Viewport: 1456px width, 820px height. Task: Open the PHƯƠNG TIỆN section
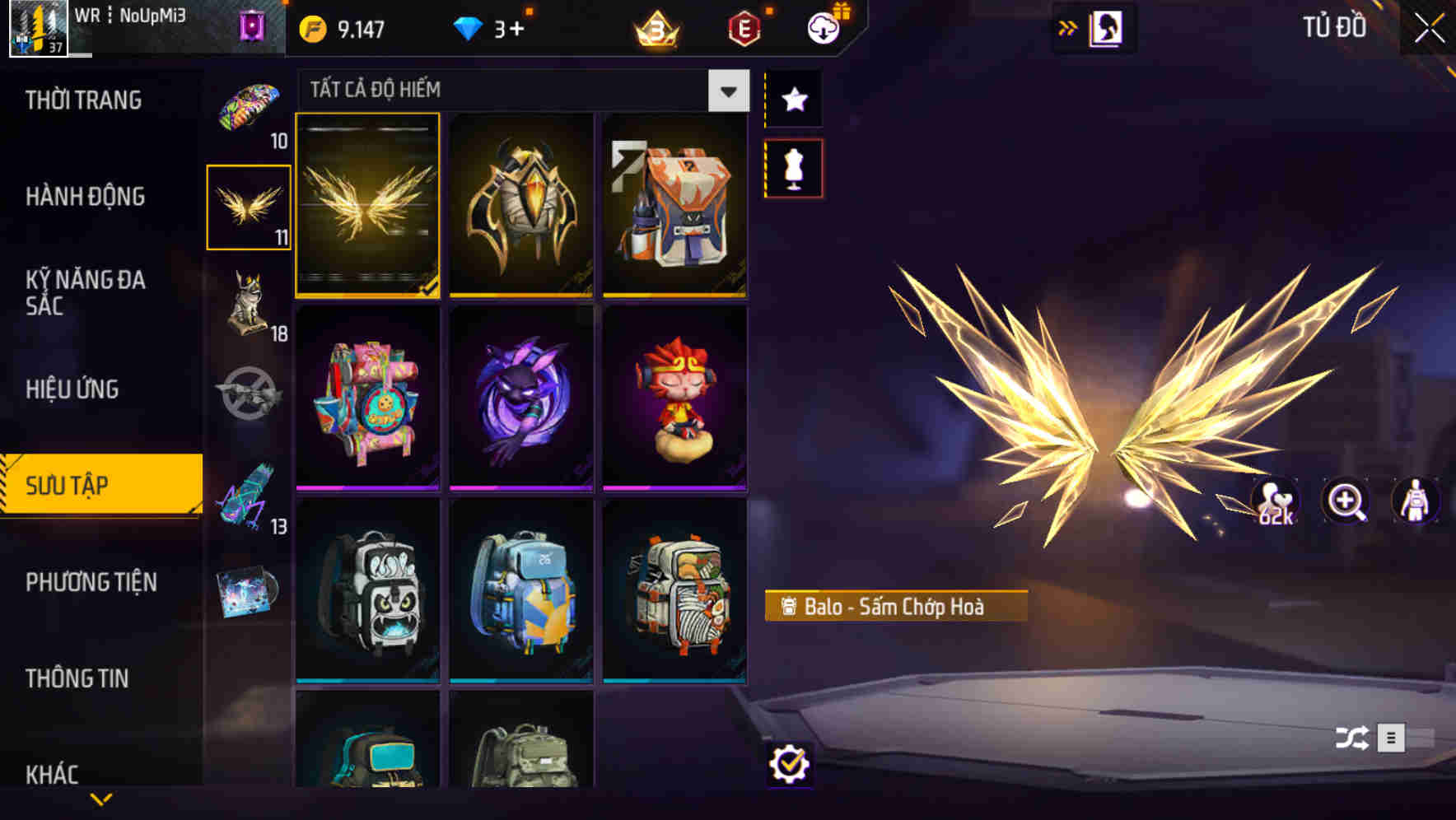[91, 582]
